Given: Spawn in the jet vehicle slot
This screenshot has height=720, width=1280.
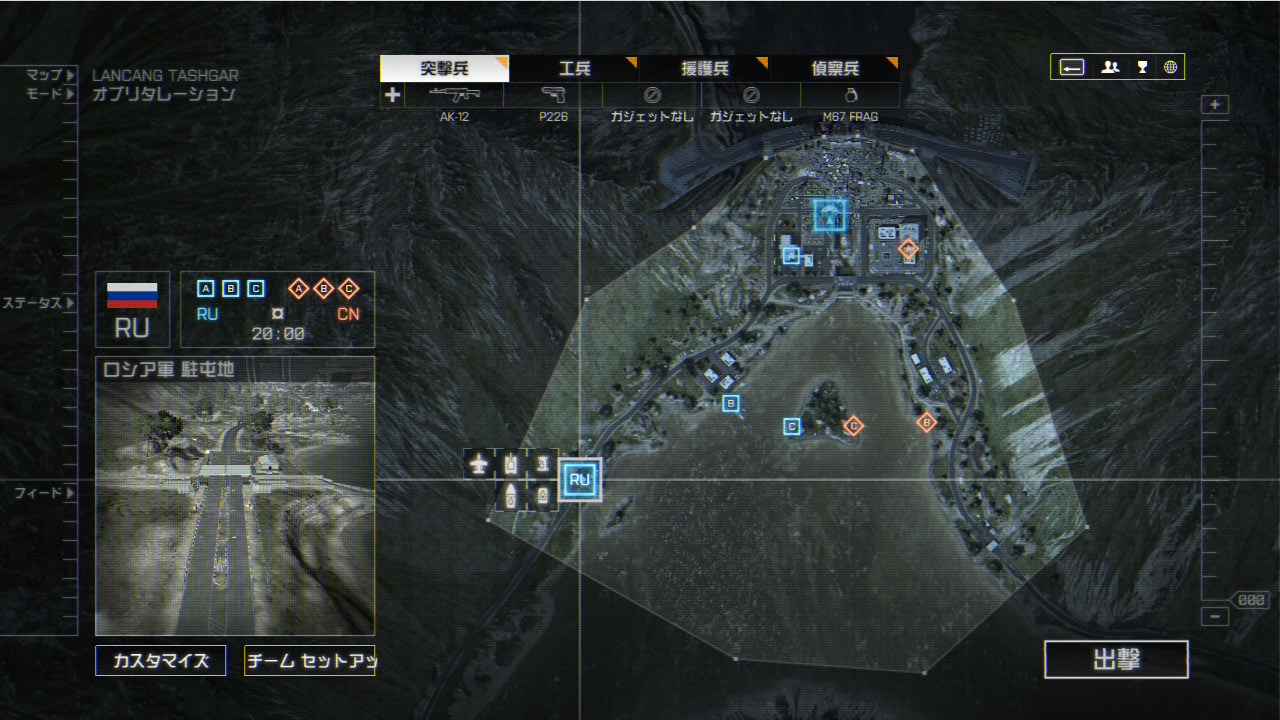Looking at the screenshot, I should click(480, 463).
